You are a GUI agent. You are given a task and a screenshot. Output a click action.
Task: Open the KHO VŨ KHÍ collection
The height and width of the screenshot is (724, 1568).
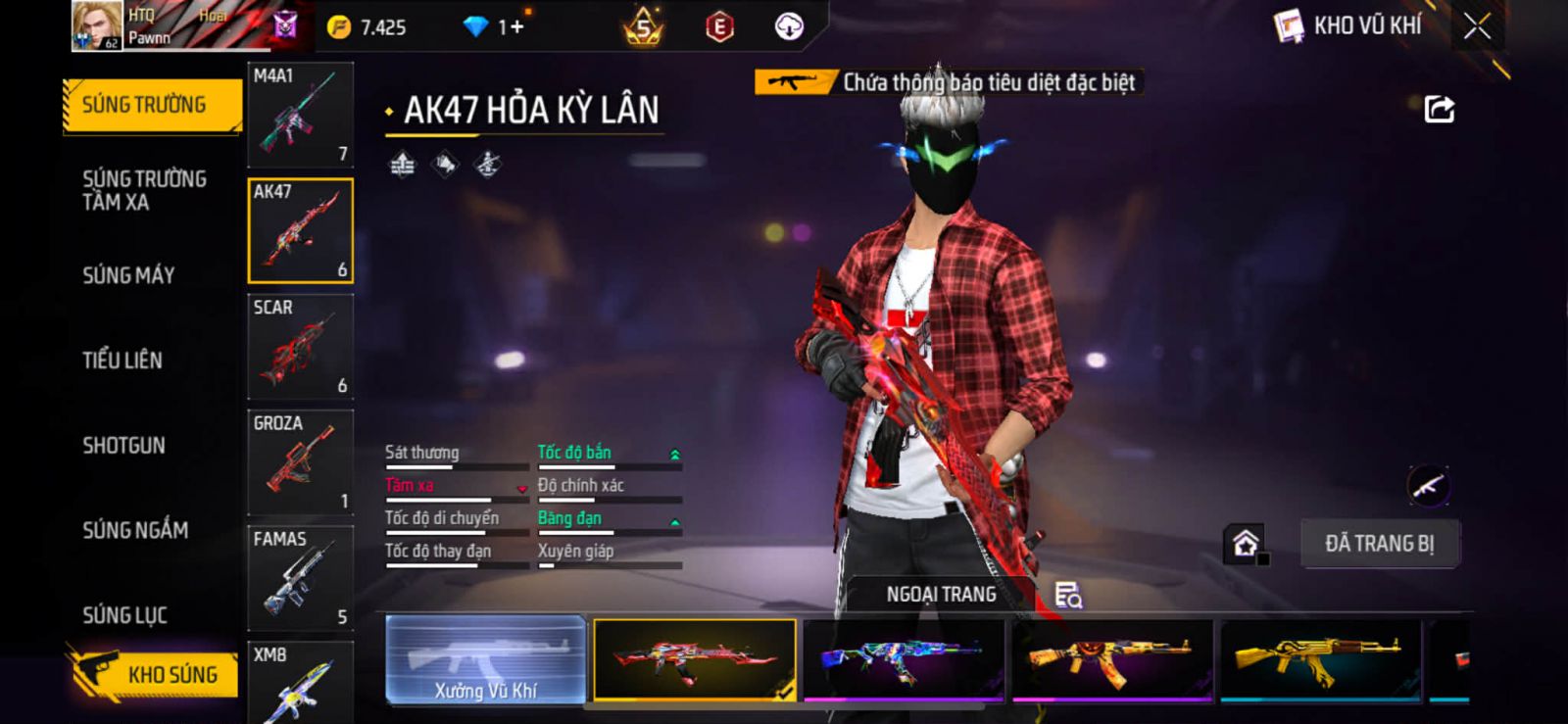(x=1348, y=26)
